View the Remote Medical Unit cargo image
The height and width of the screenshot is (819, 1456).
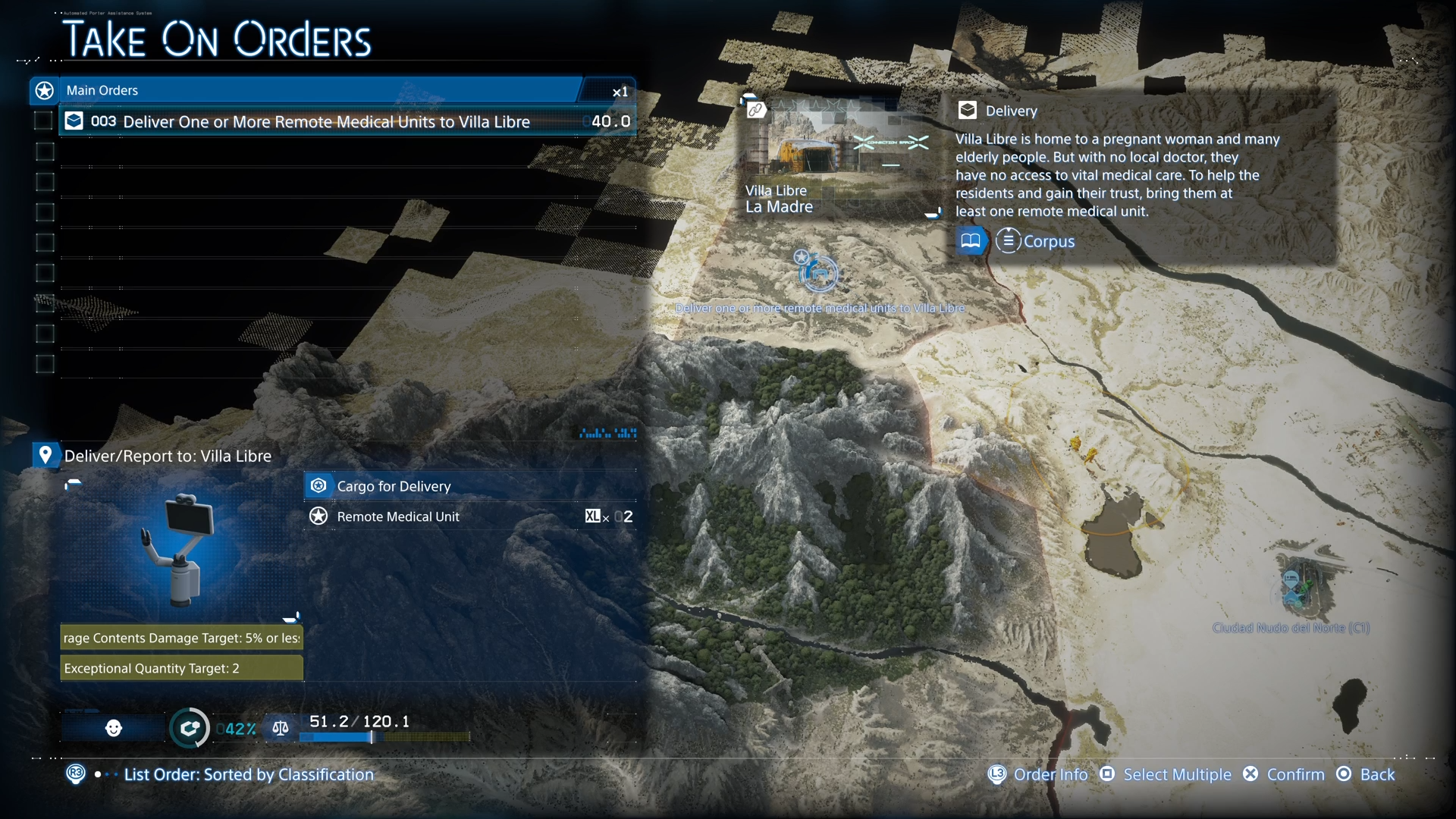tap(182, 551)
